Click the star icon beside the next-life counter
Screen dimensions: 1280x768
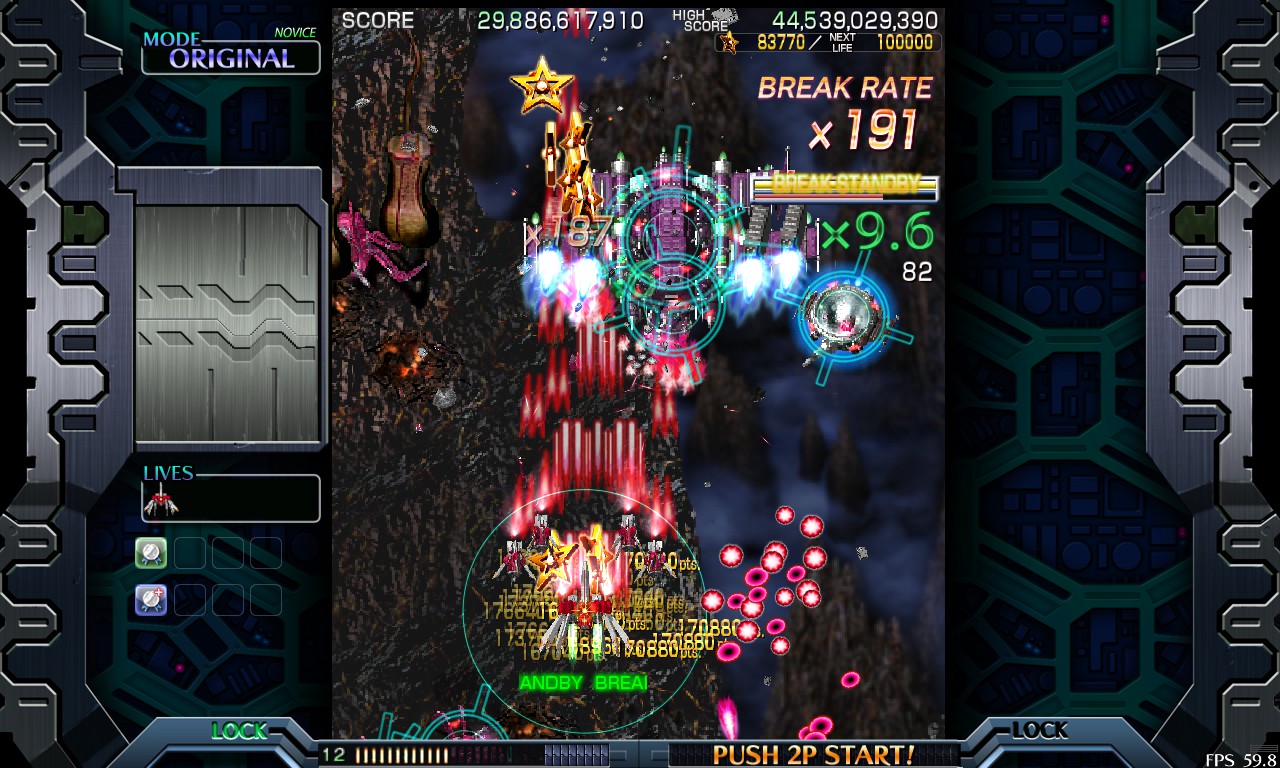pyautogui.click(x=729, y=42)
